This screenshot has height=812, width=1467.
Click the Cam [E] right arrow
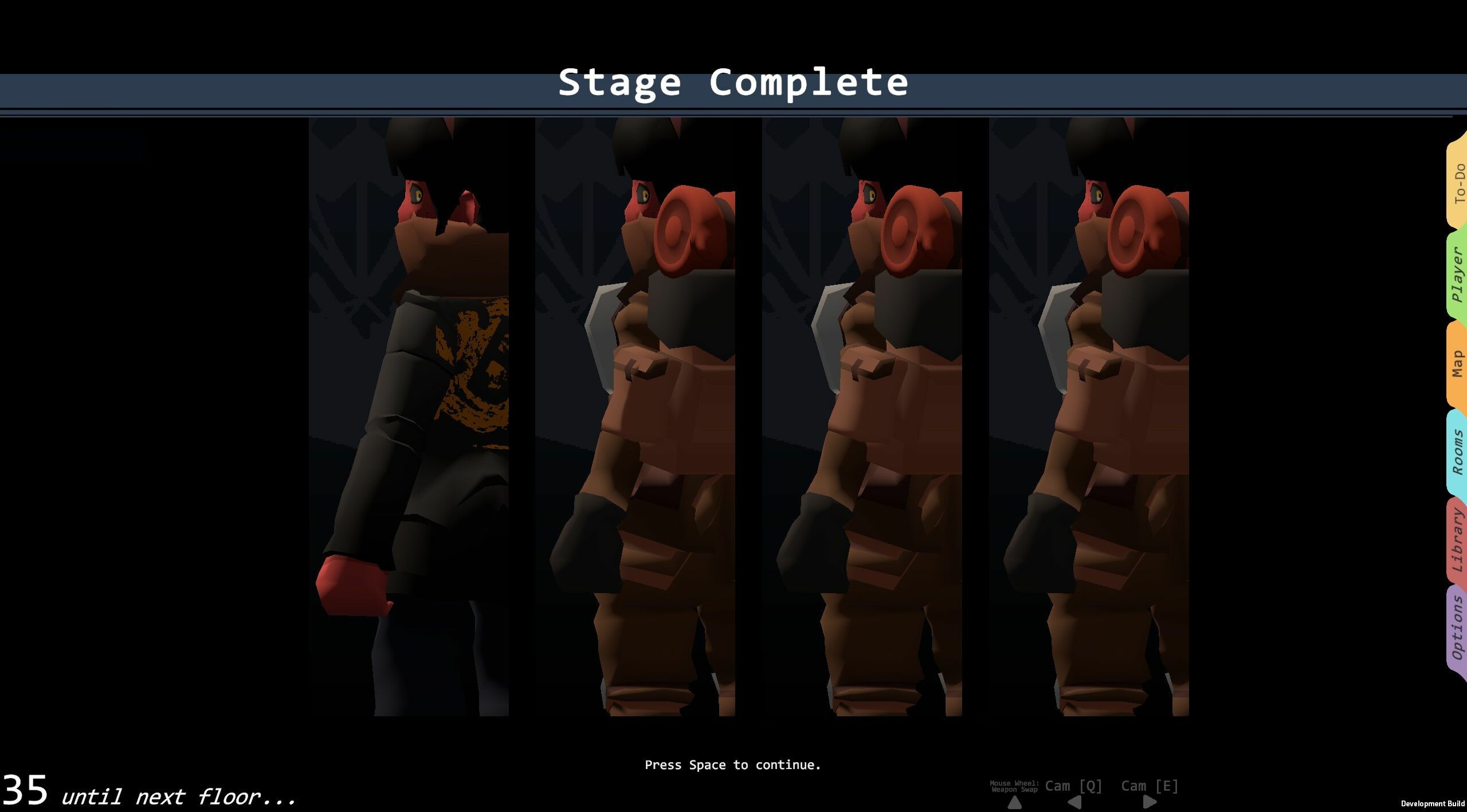[x=1149, y=803]
